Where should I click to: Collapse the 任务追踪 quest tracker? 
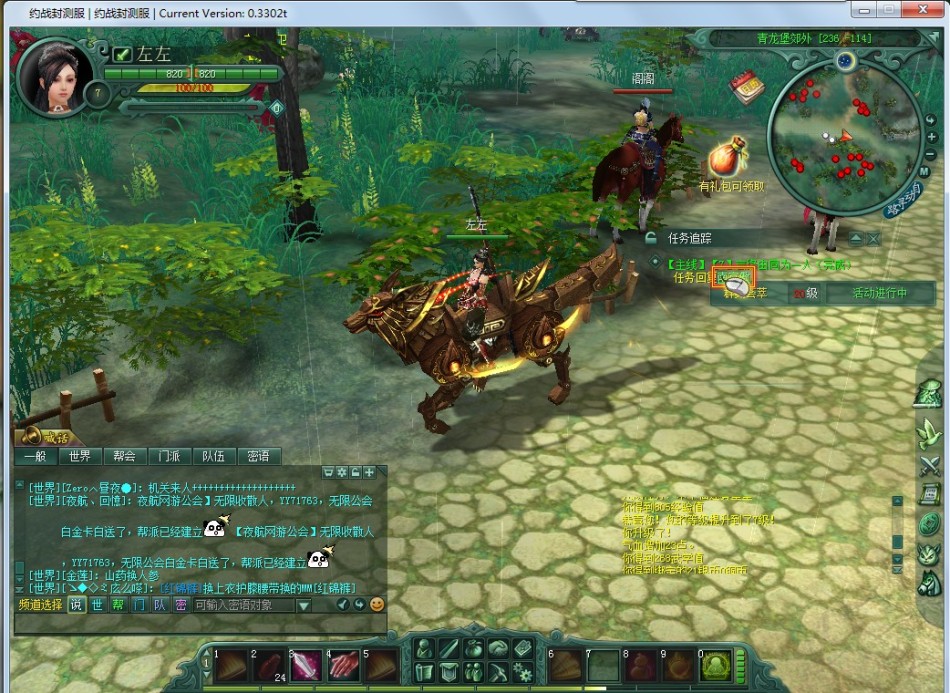(x=855, y=239)
